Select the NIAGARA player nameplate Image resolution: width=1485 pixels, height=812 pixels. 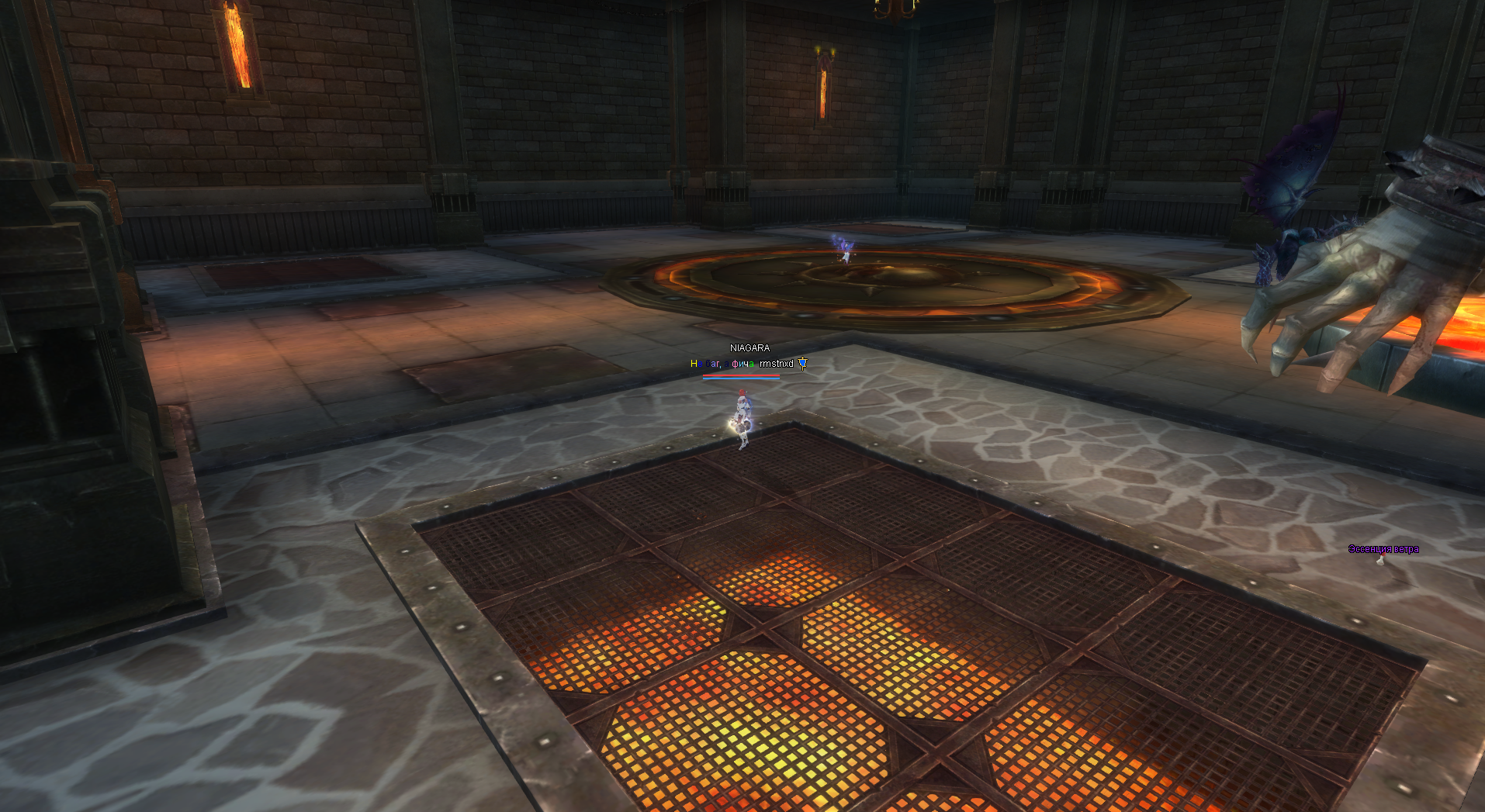(x=749, y=348)
